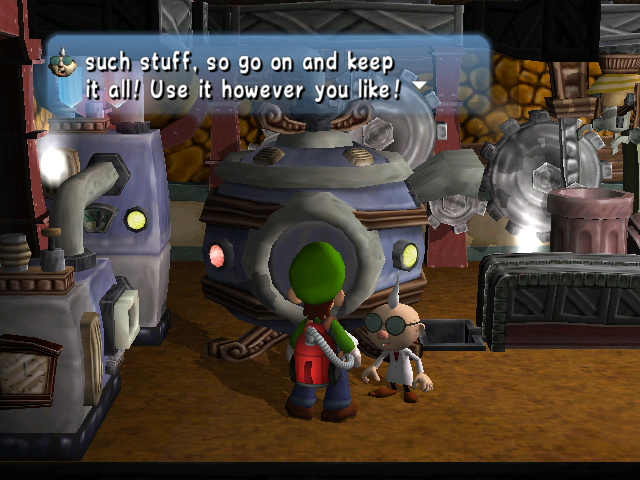Viewport: 640px width, 480px height.
Task: Click the Professor E. Gadd speaker icon
Action: (x=63, y=63)
